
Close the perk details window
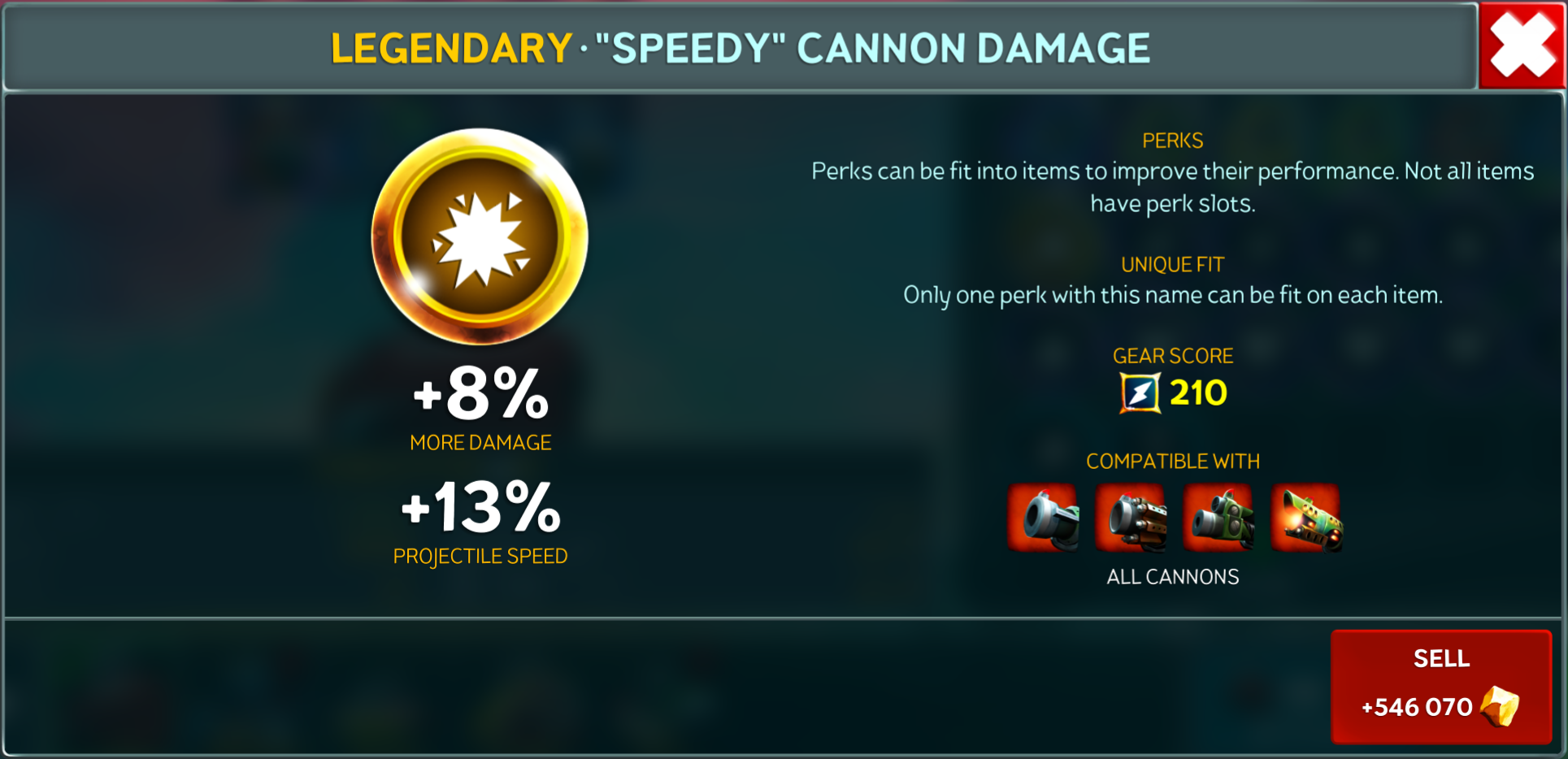click(1522, 46)
